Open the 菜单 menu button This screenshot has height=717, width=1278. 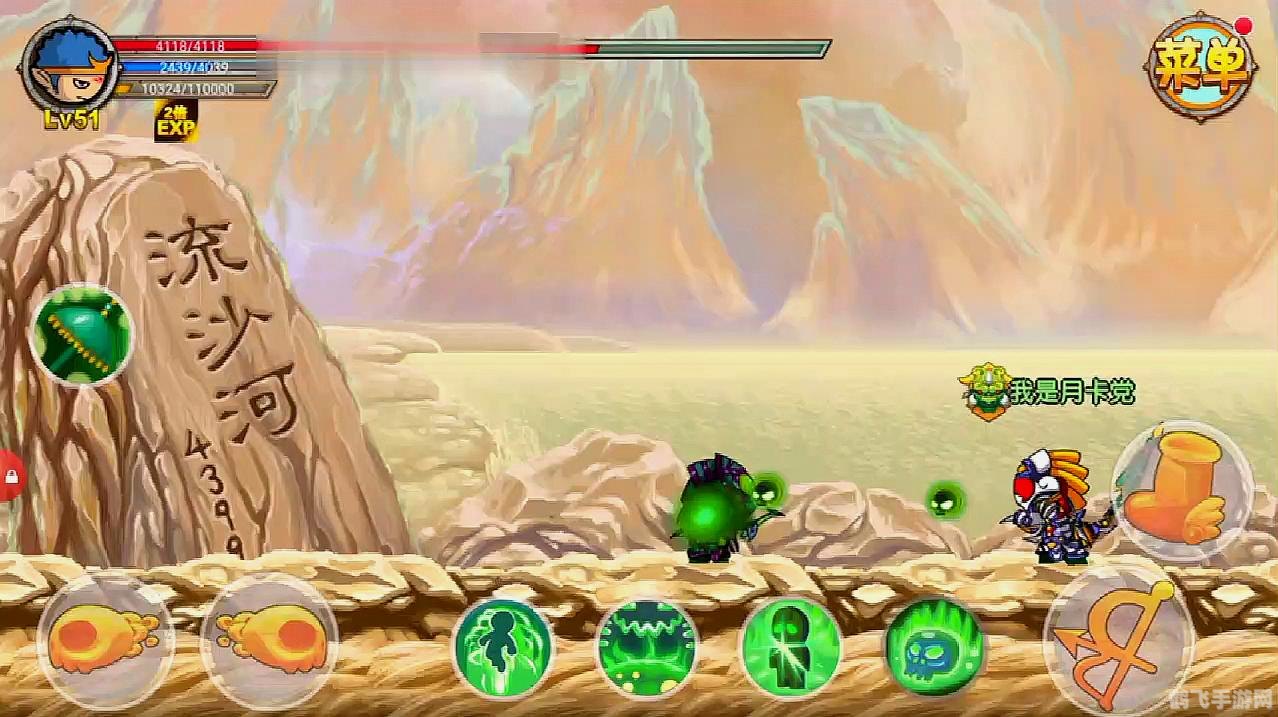point(1201,67)
